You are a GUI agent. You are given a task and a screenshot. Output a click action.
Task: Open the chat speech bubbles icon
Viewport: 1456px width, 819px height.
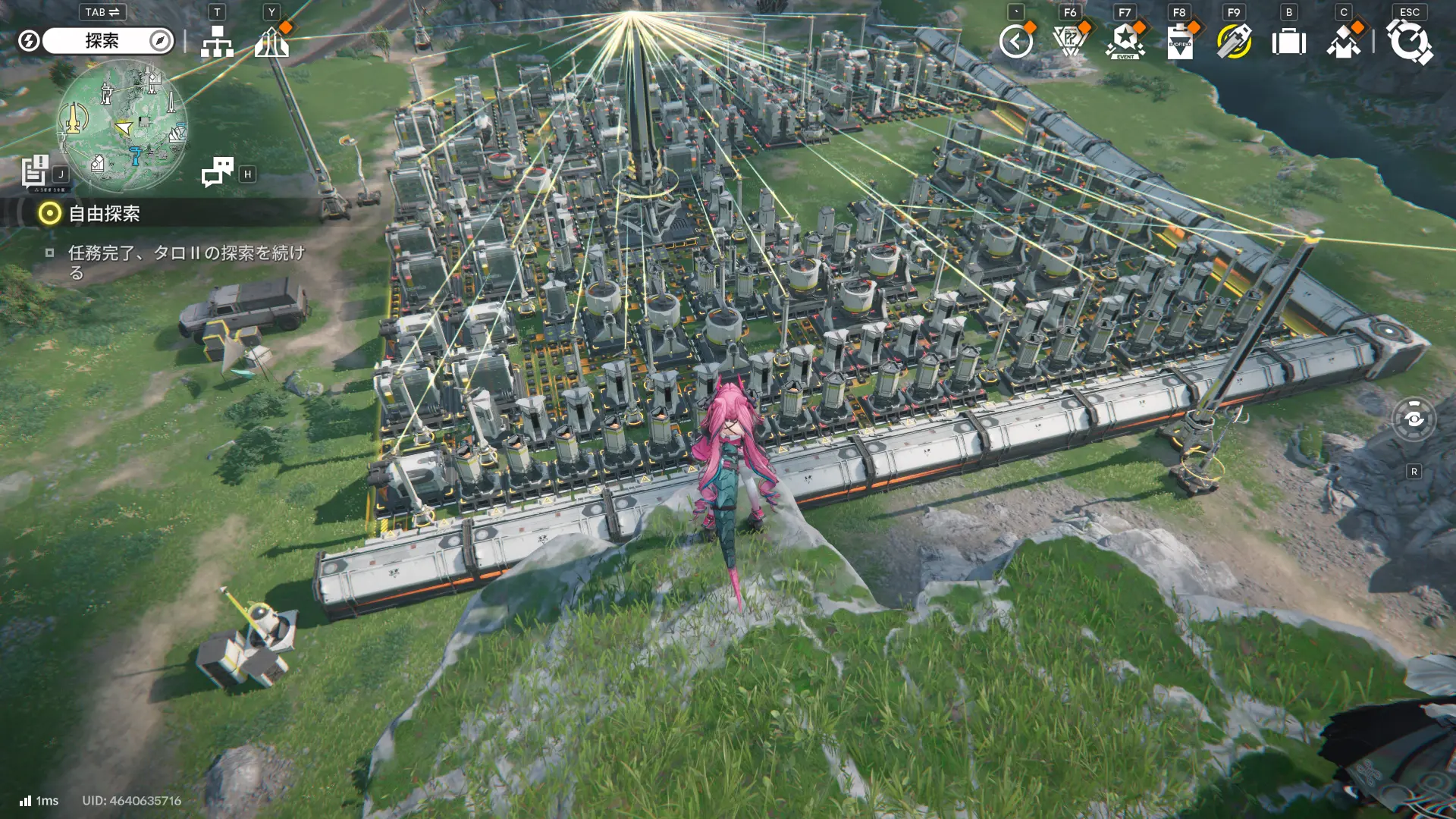coord(218,172)
